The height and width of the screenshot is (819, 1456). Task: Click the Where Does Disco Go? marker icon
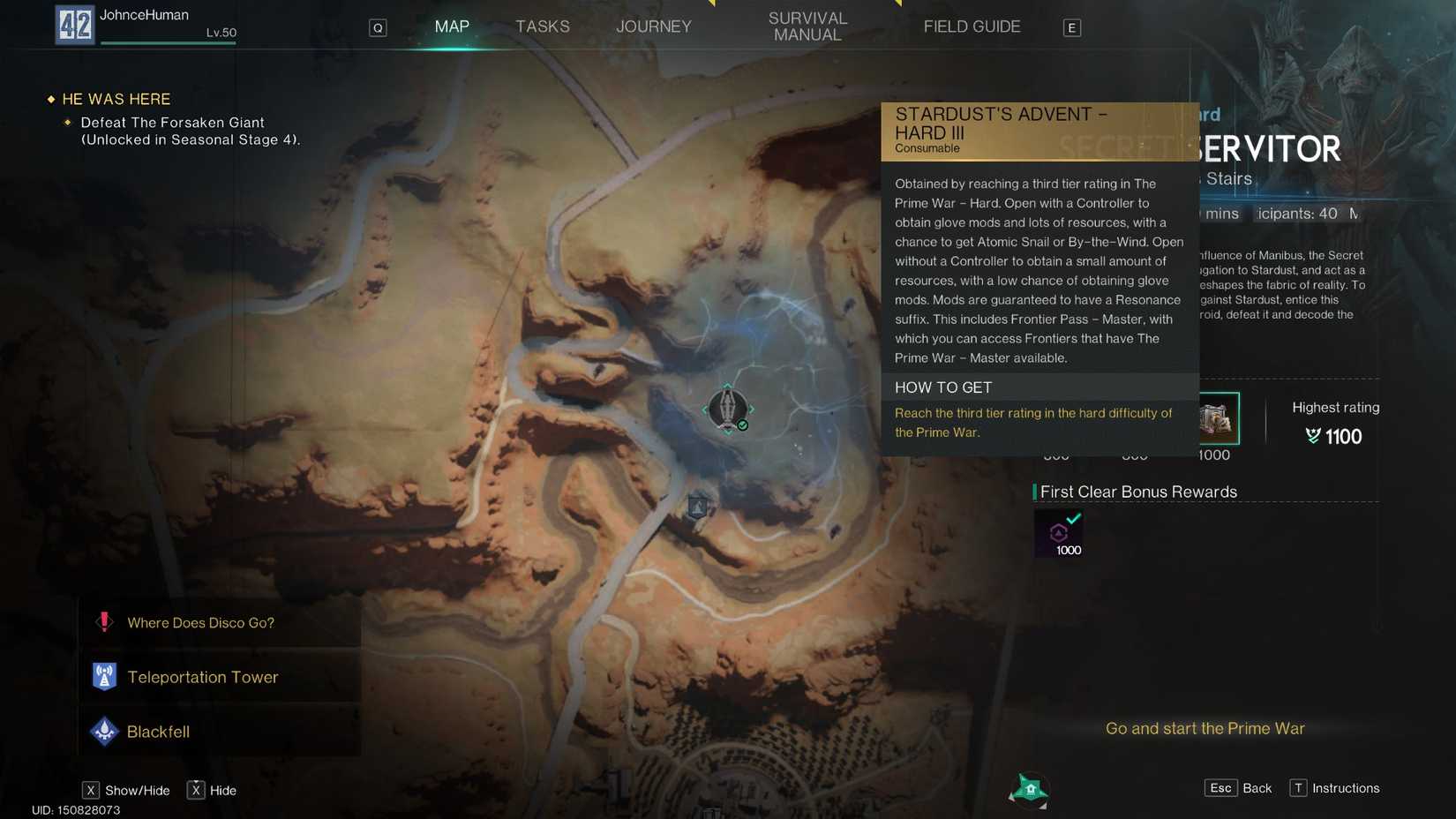click(x=104, y=621)
